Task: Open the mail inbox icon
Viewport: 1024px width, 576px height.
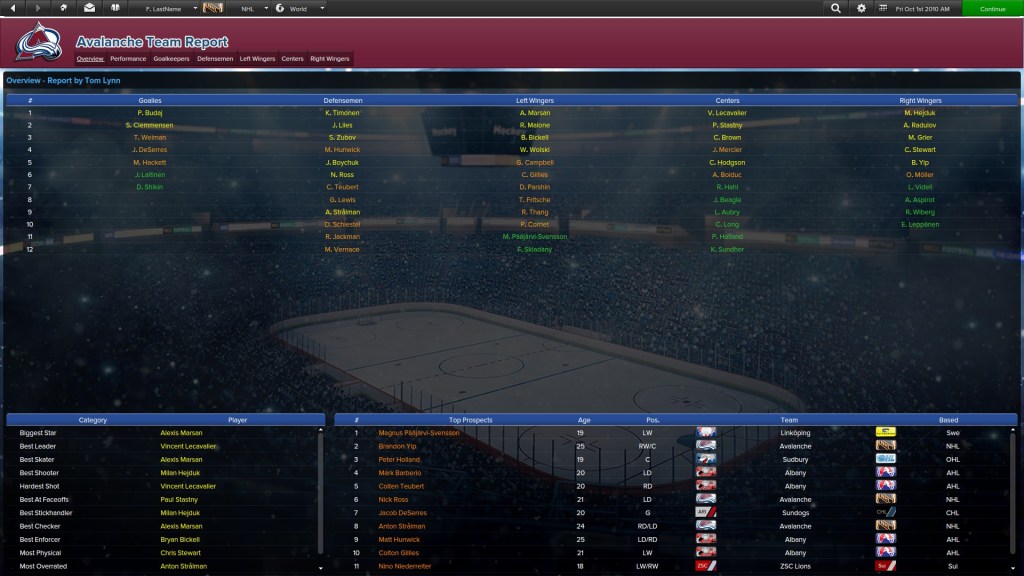Action: click(90, 8)
